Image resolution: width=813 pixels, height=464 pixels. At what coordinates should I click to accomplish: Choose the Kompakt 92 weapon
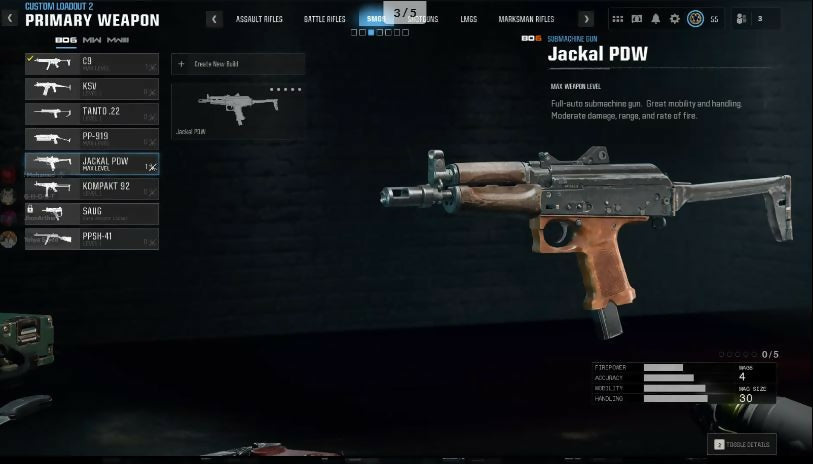click(x=91, y=188)
